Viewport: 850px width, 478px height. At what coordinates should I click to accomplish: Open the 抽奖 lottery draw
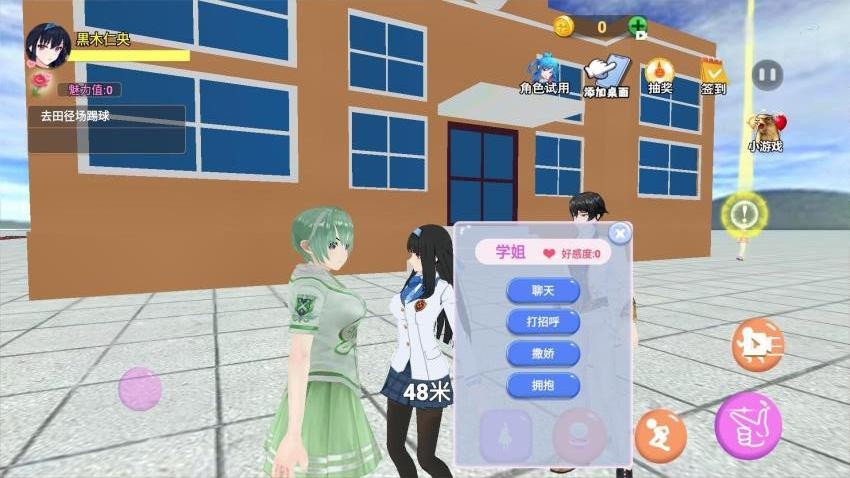[660, 75]
